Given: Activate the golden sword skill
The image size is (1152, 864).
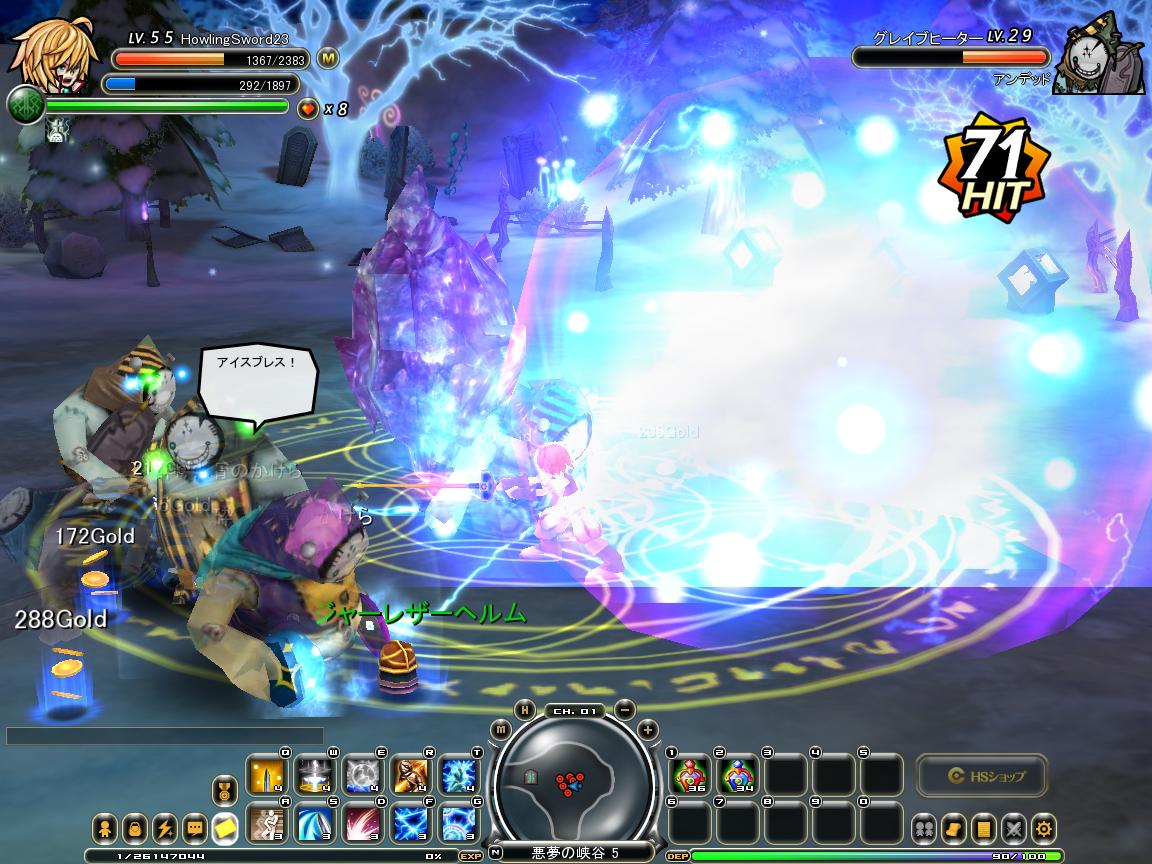Looking at the screenshot, I should [x=266, y=775].
